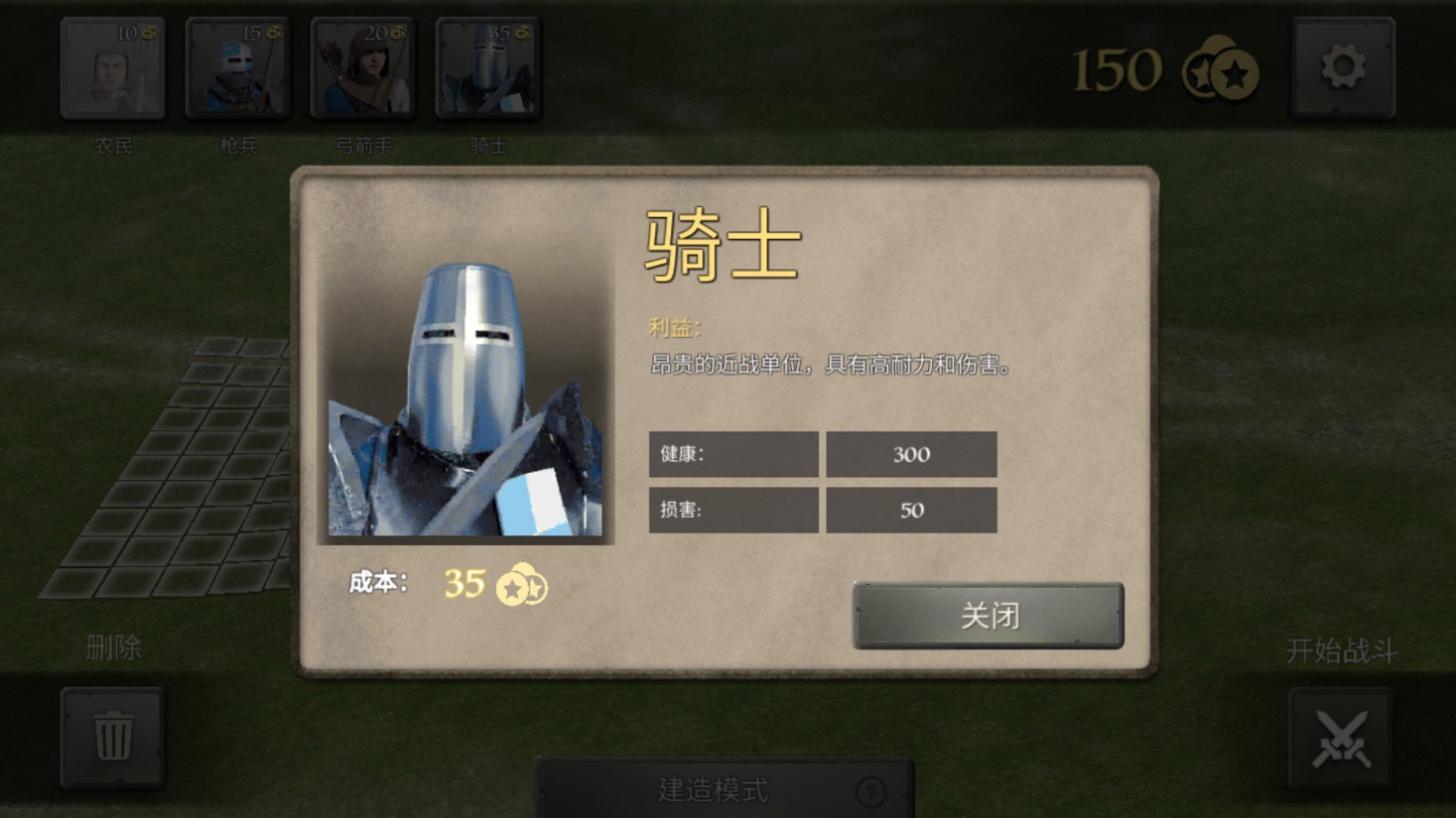1456x818 pixels.
Task: Click the 损害 50 stat row
Action: click(x=823, y=510)
